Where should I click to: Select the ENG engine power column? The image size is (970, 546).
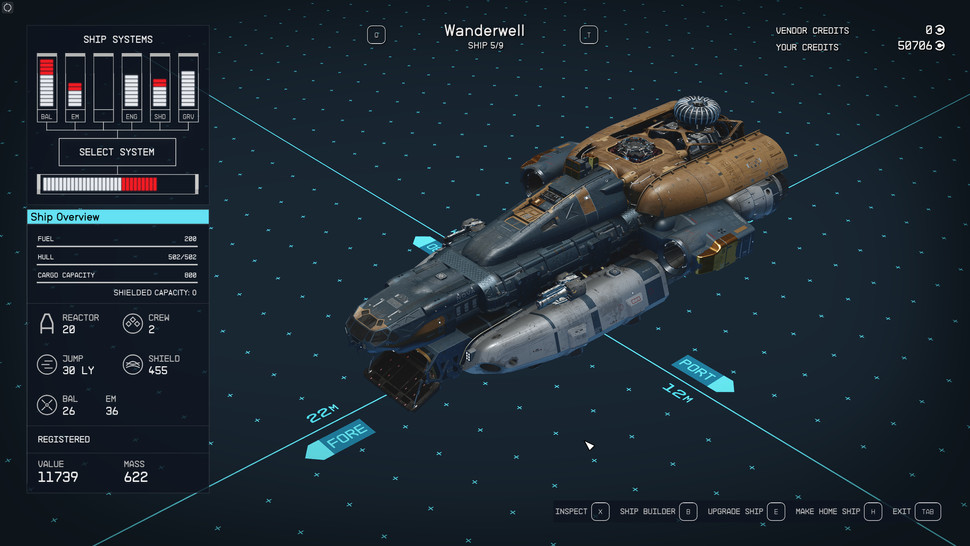[131, 85]
